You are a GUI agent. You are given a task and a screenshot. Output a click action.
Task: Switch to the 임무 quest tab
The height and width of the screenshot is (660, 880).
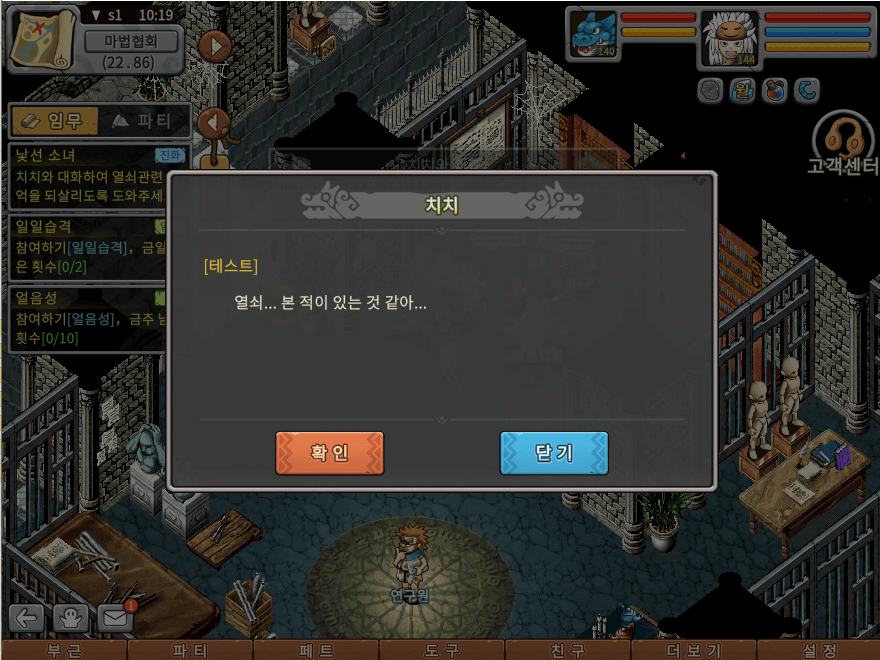(54, 121)
